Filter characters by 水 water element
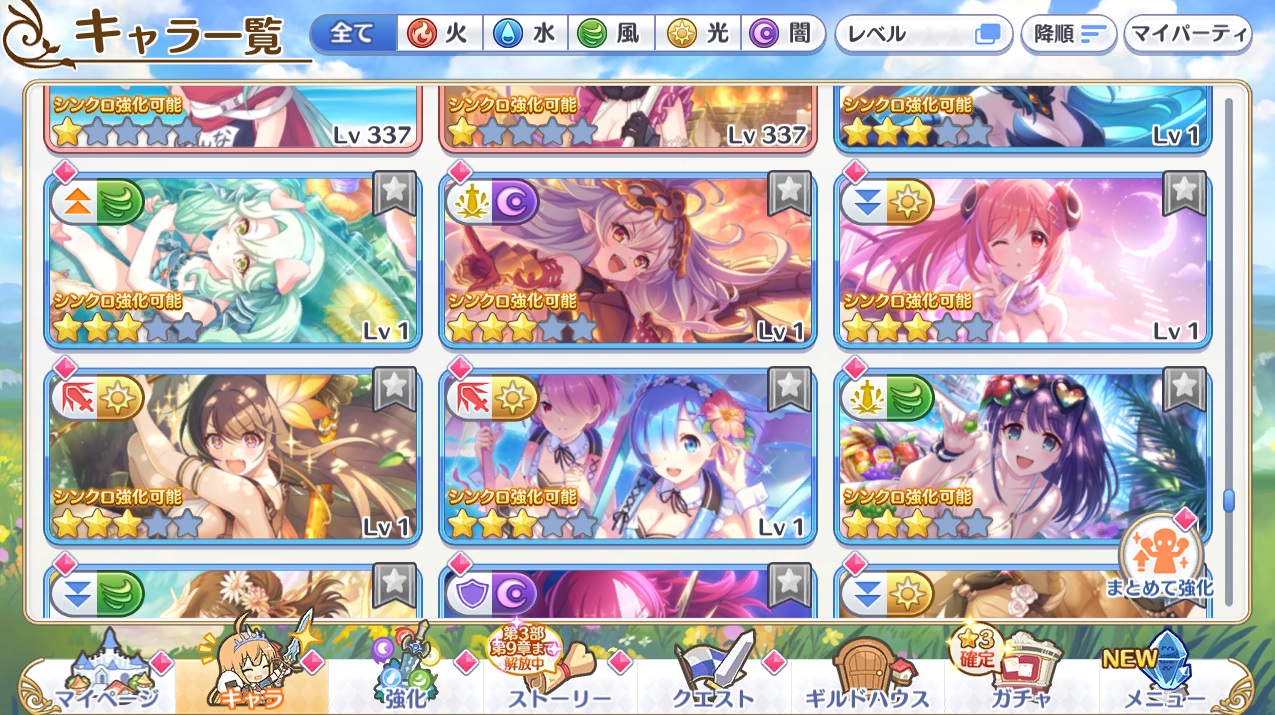The height and width of the screenshot is (715, 1275). (x=526, y=34)
